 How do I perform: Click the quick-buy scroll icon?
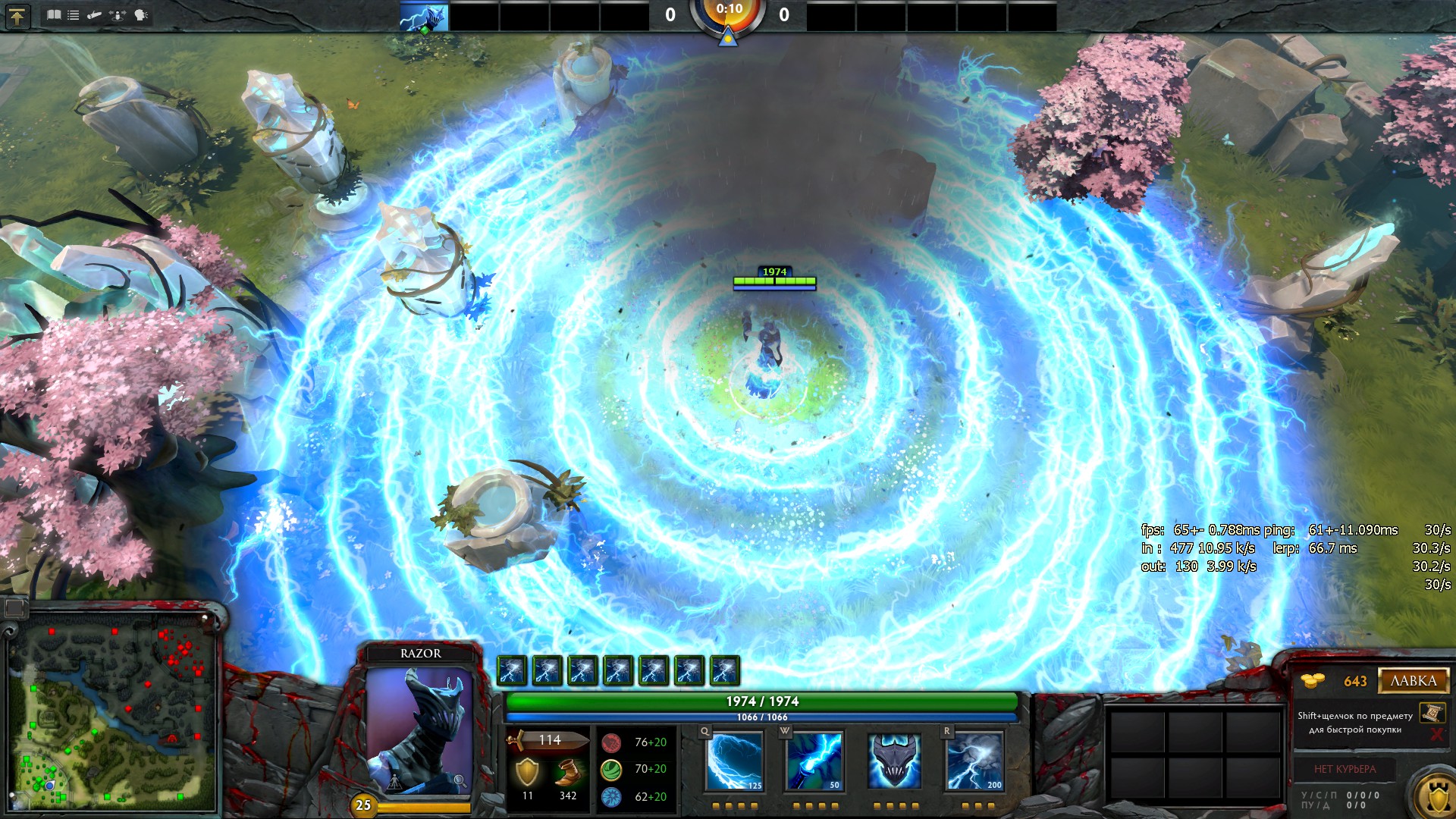point(1432,712)
